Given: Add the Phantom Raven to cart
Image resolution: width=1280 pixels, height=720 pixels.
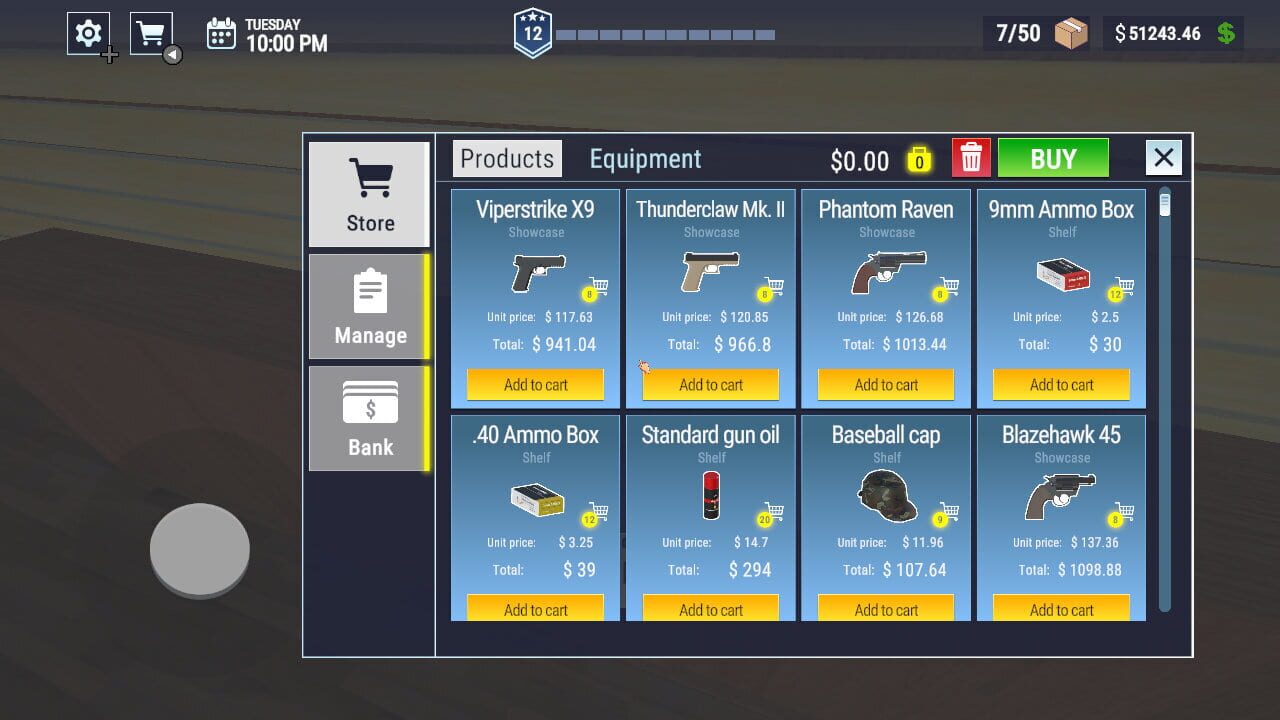Looking at the screenshot, I should click(x=886, y=384).
